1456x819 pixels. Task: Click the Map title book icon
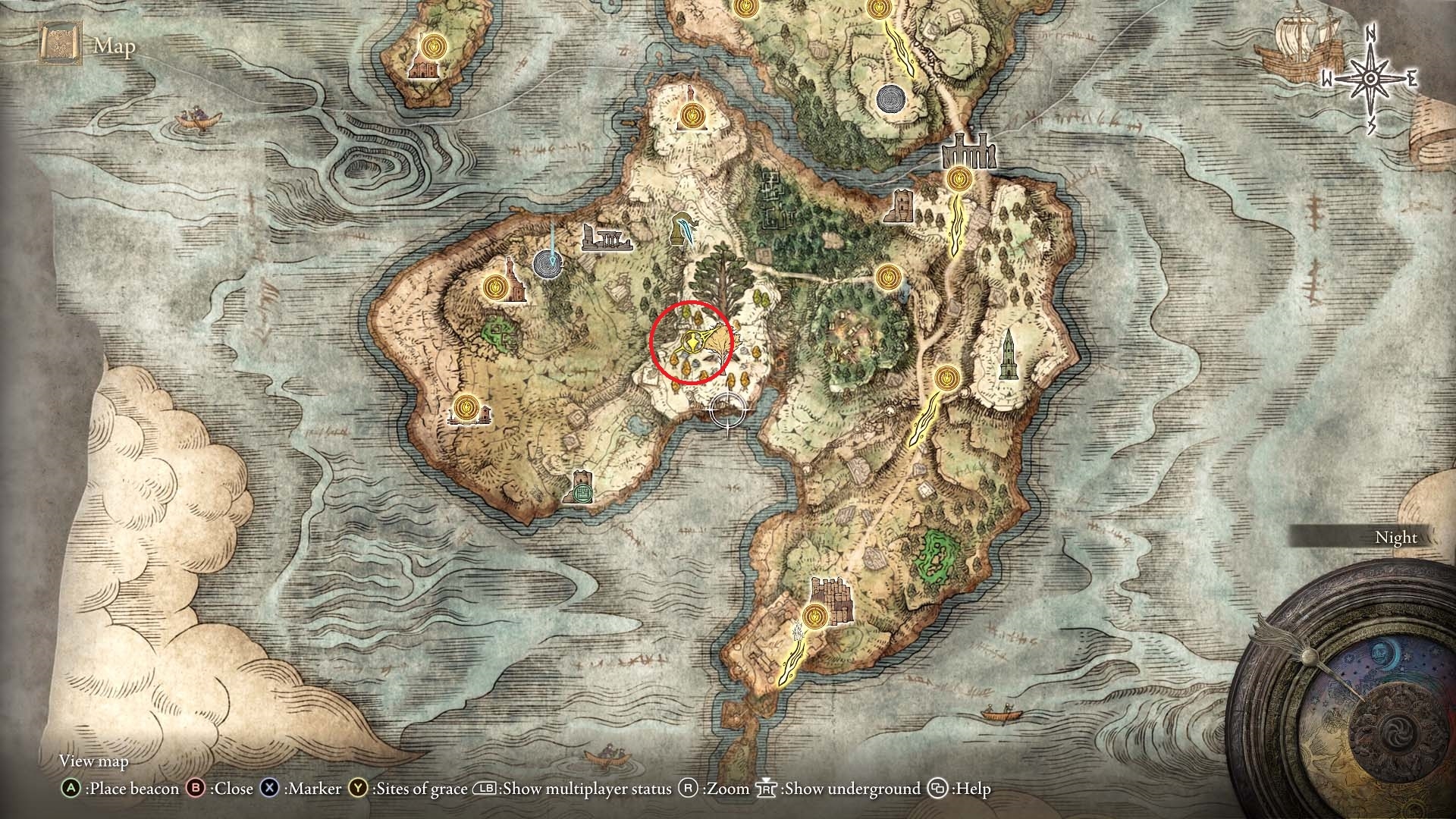pyautogui.click(x=60, y=45)
